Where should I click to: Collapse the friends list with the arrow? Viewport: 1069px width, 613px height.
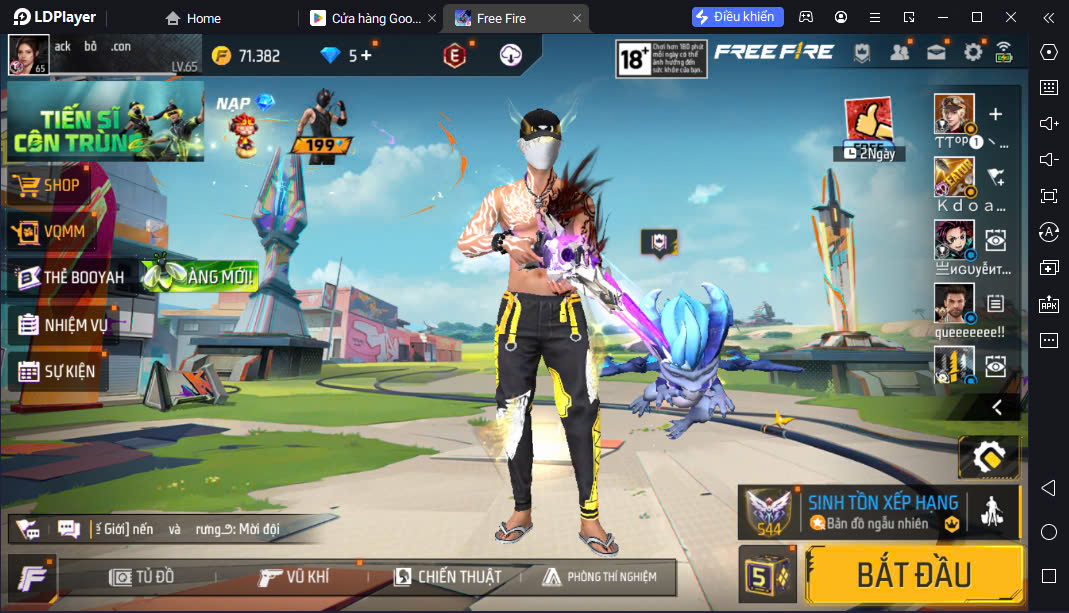(996, 407)
